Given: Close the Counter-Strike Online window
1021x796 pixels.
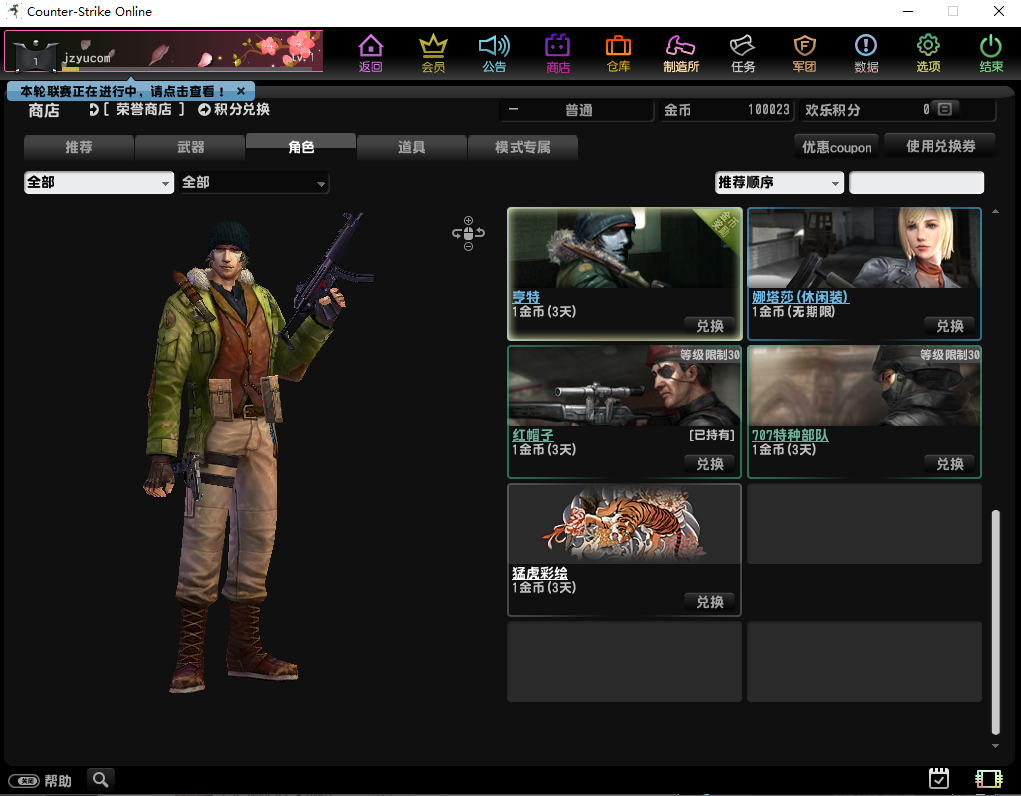Looking at the screenshot, I should [998, 12].
